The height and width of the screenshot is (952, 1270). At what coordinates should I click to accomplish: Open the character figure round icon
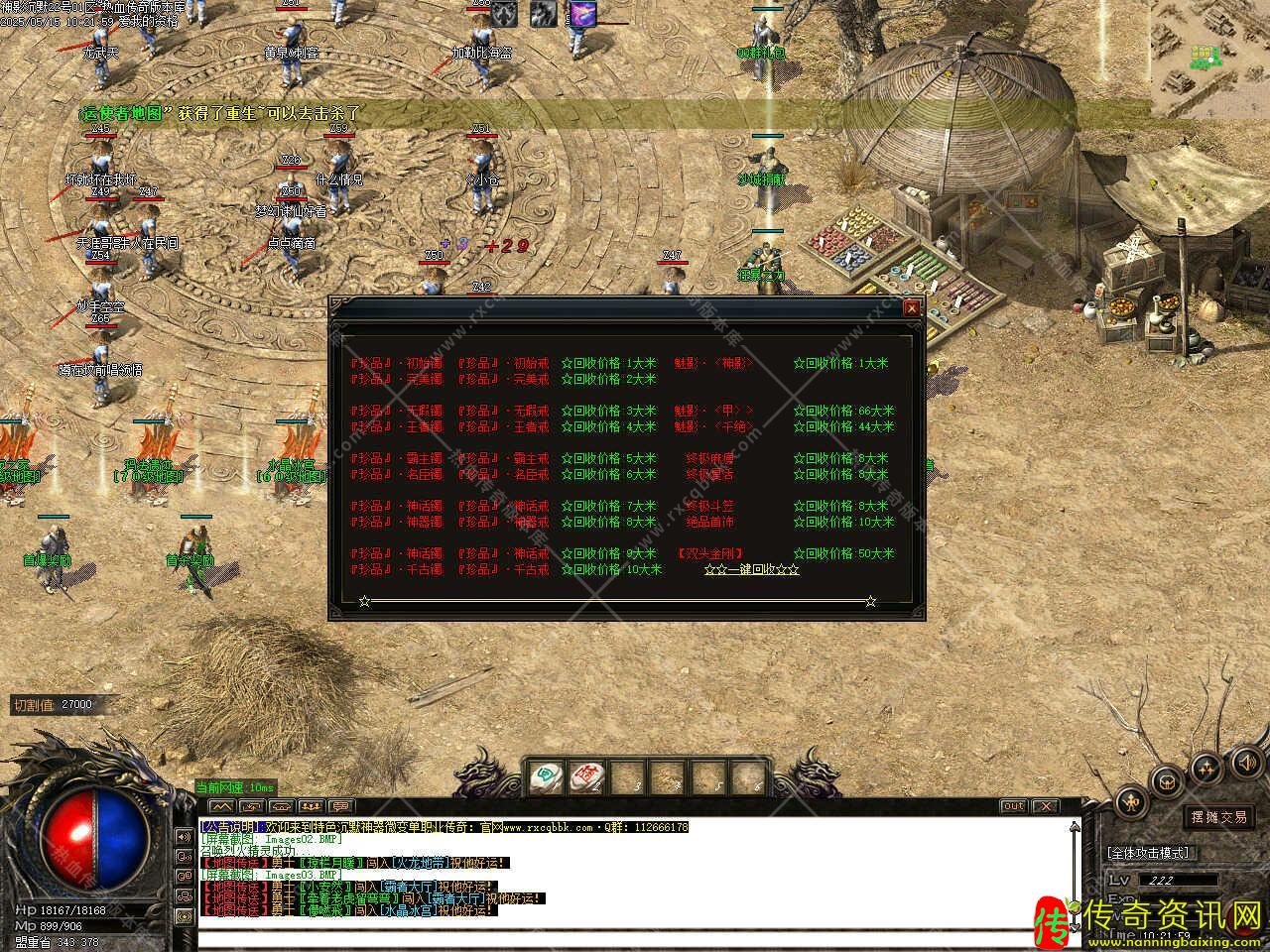[1132, 801]
